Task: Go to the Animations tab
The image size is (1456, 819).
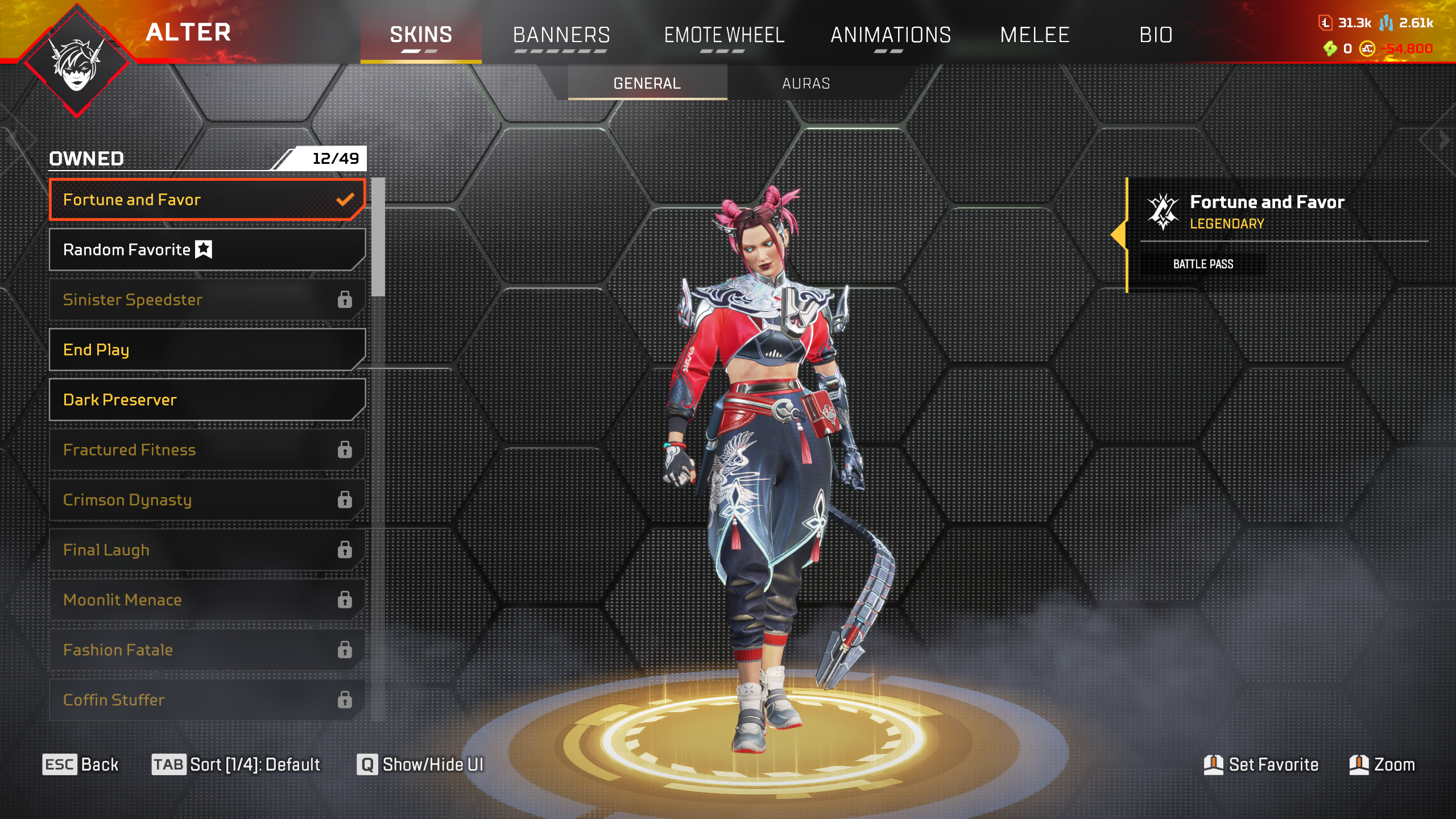Action: click(891, 35)
